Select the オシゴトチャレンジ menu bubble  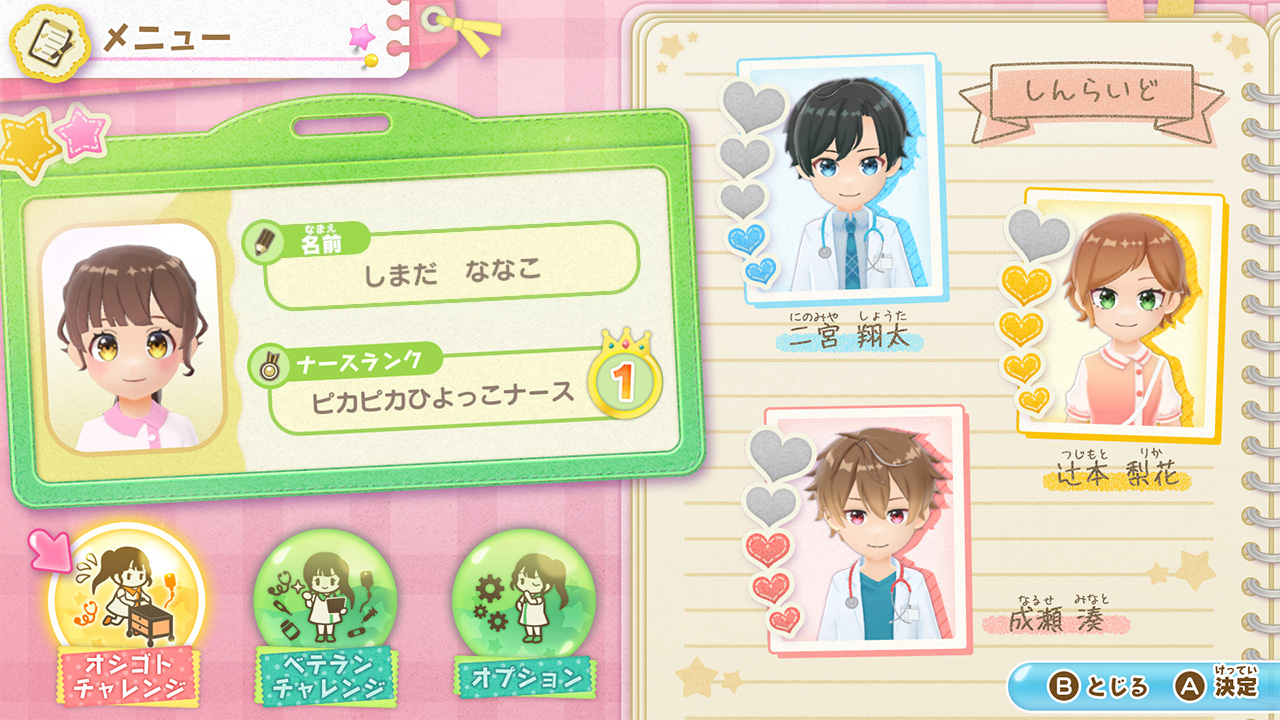pyautogui.click(x=127, y=601)
